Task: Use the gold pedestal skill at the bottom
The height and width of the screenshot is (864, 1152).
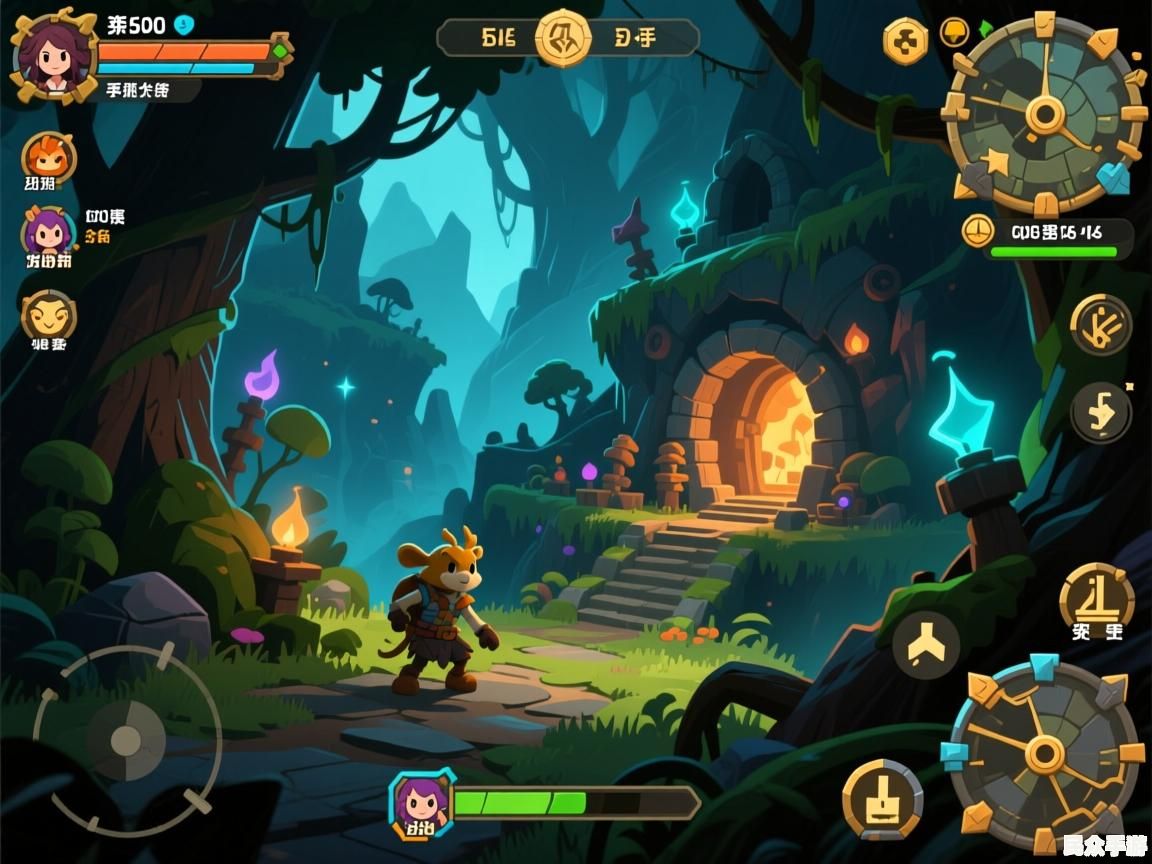Action: (x=882, y=799)
